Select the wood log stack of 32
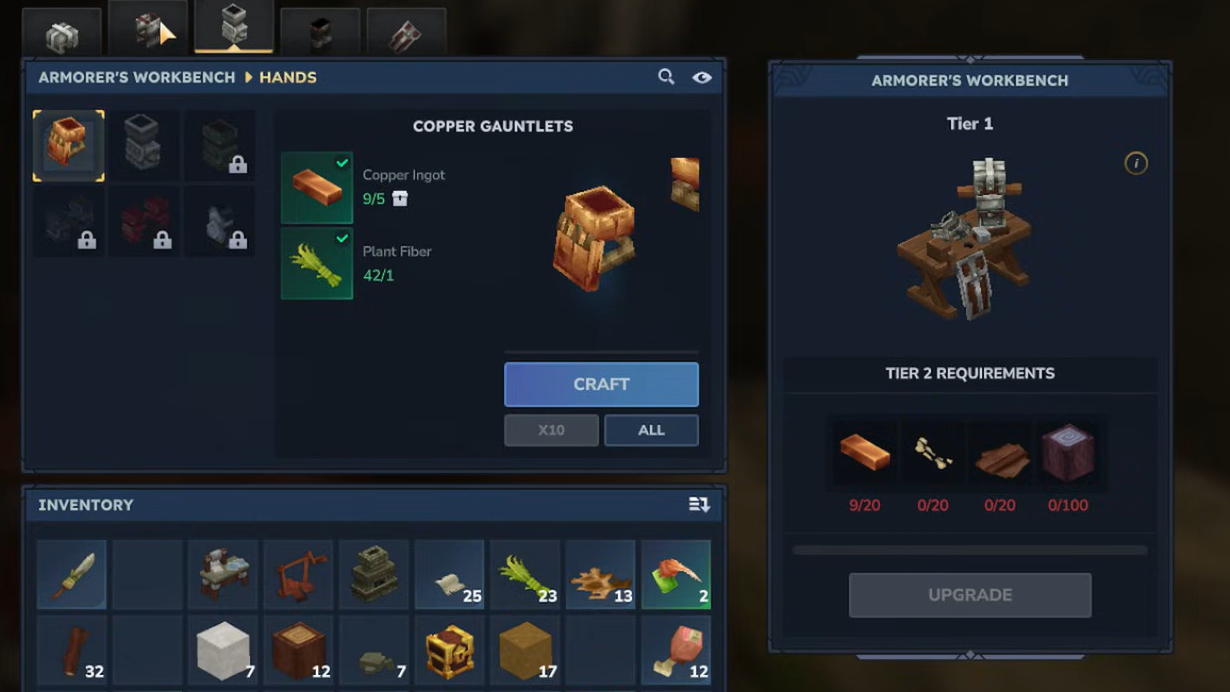 [72, 651]
